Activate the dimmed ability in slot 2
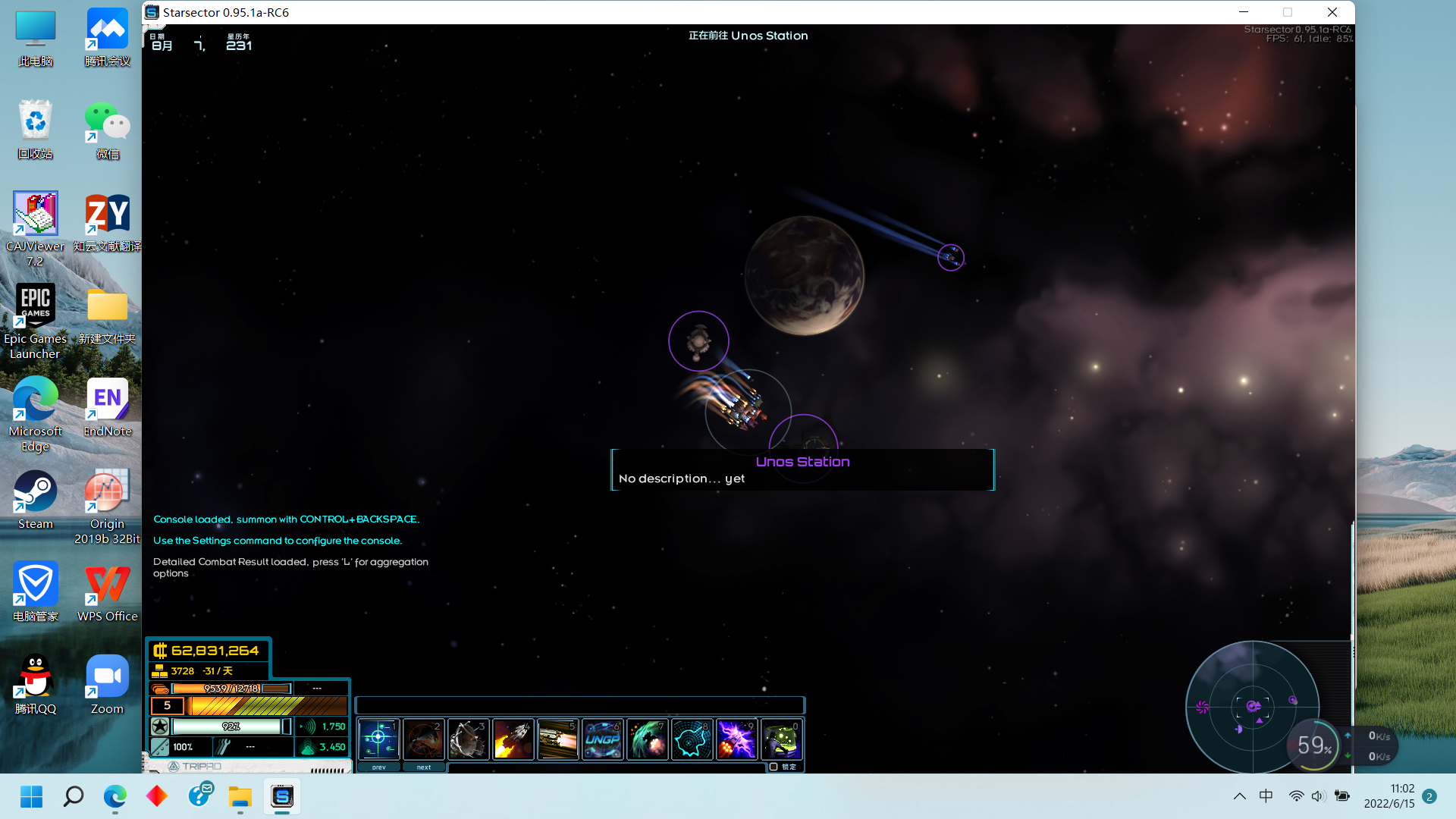The height and width of the screenshot is (819, 1456). point(423,739)
